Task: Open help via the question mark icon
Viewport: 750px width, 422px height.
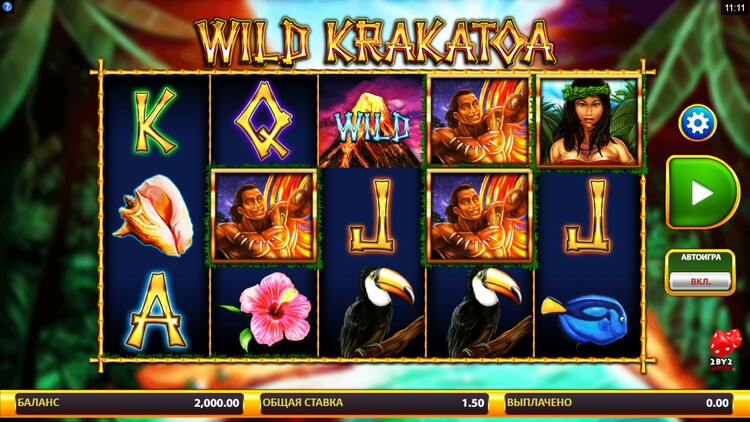Action: (7, 7)
